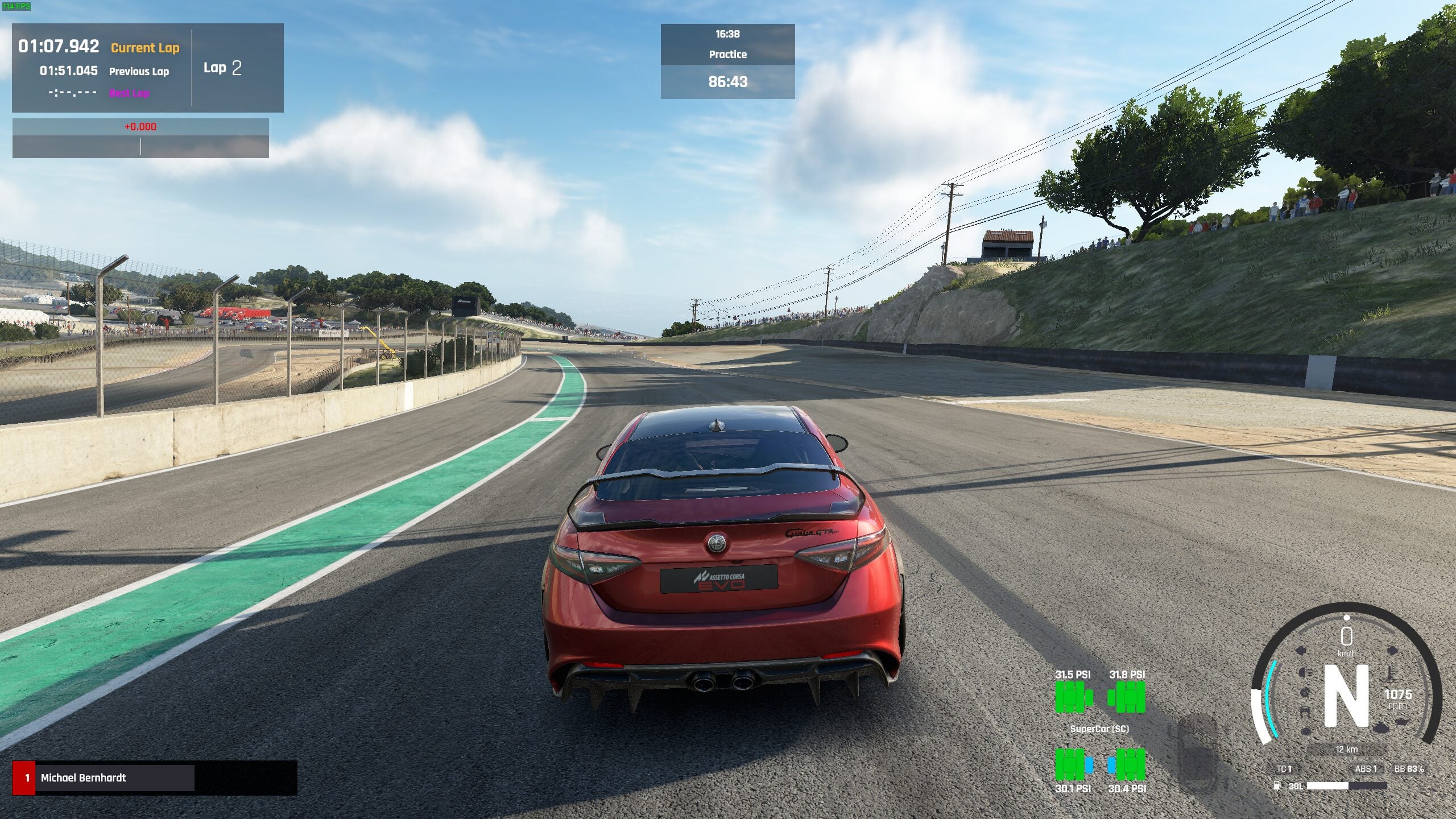This screenshot has width=1456, height=819.
Task: Click the coolant temperature warning icon
Action: point(1389,675)
